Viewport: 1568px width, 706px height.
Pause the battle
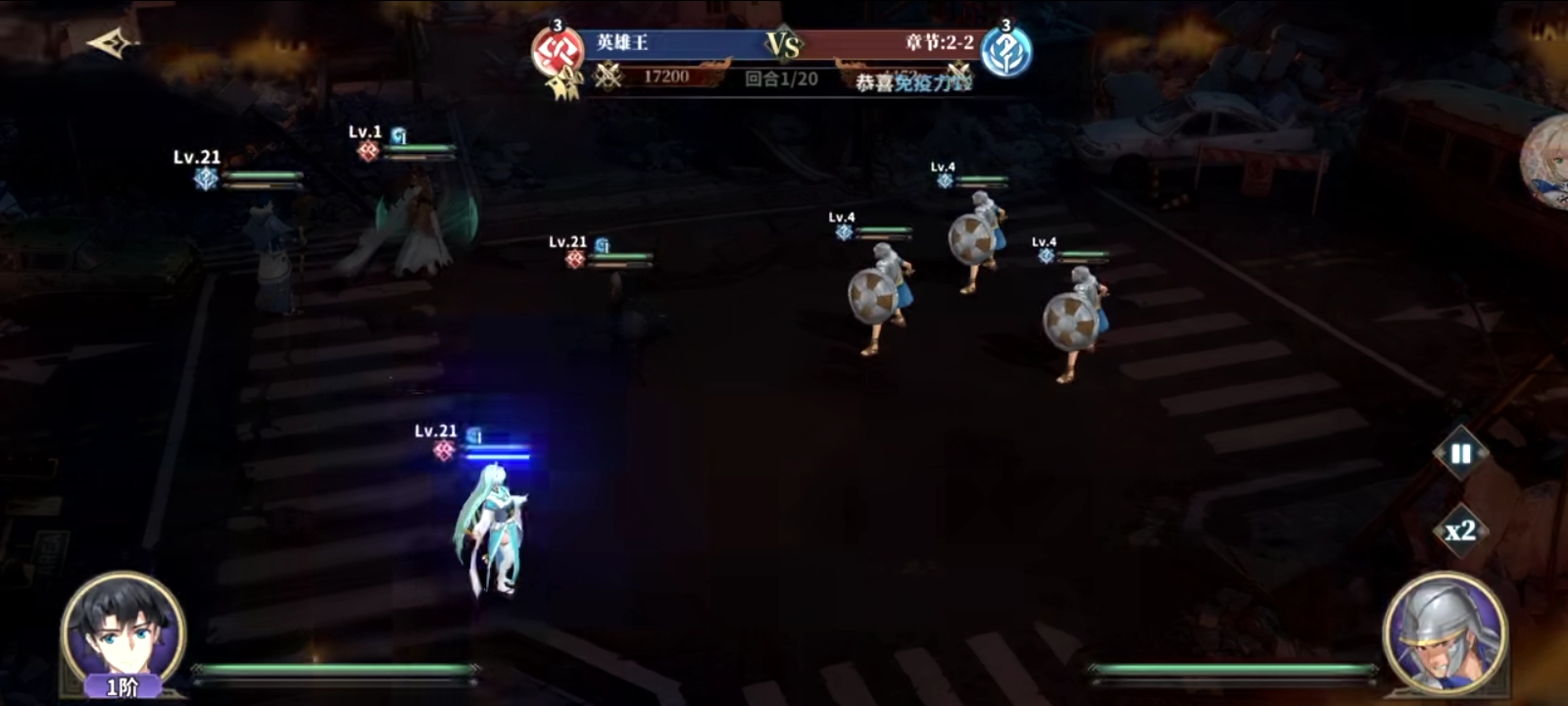[1460, 454]
